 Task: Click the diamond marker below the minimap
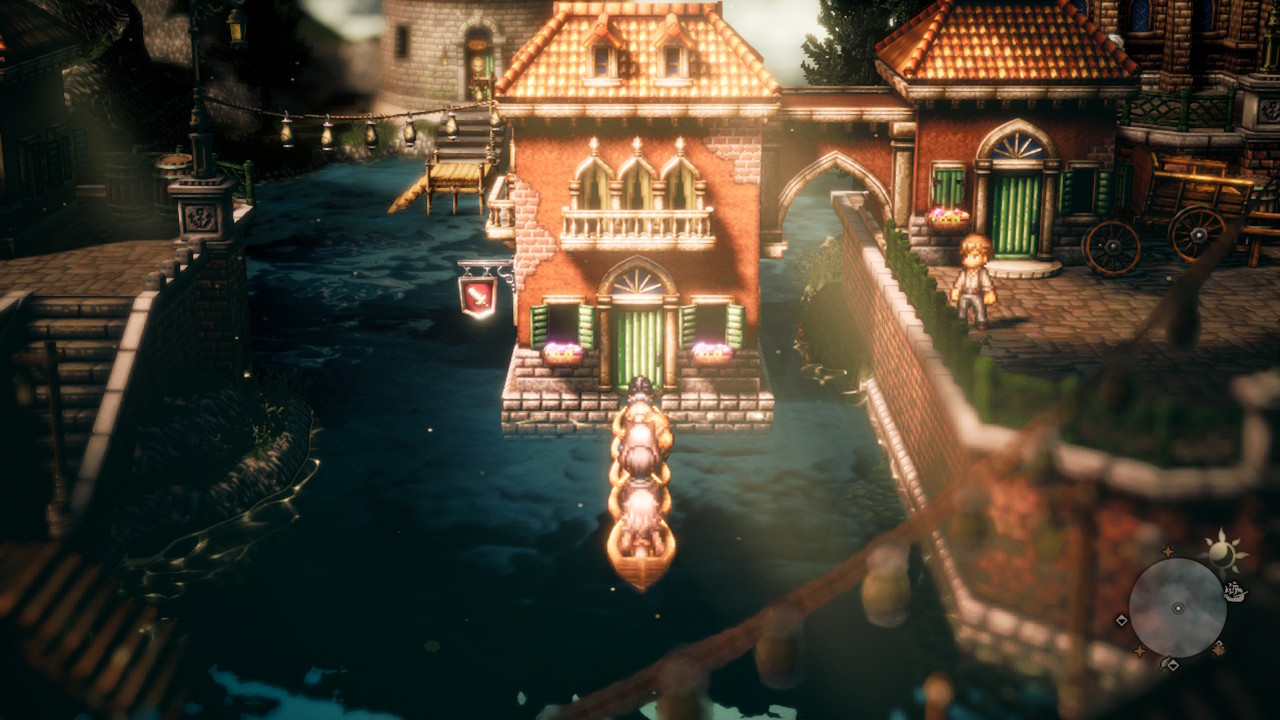click(x=1173, y=666)
